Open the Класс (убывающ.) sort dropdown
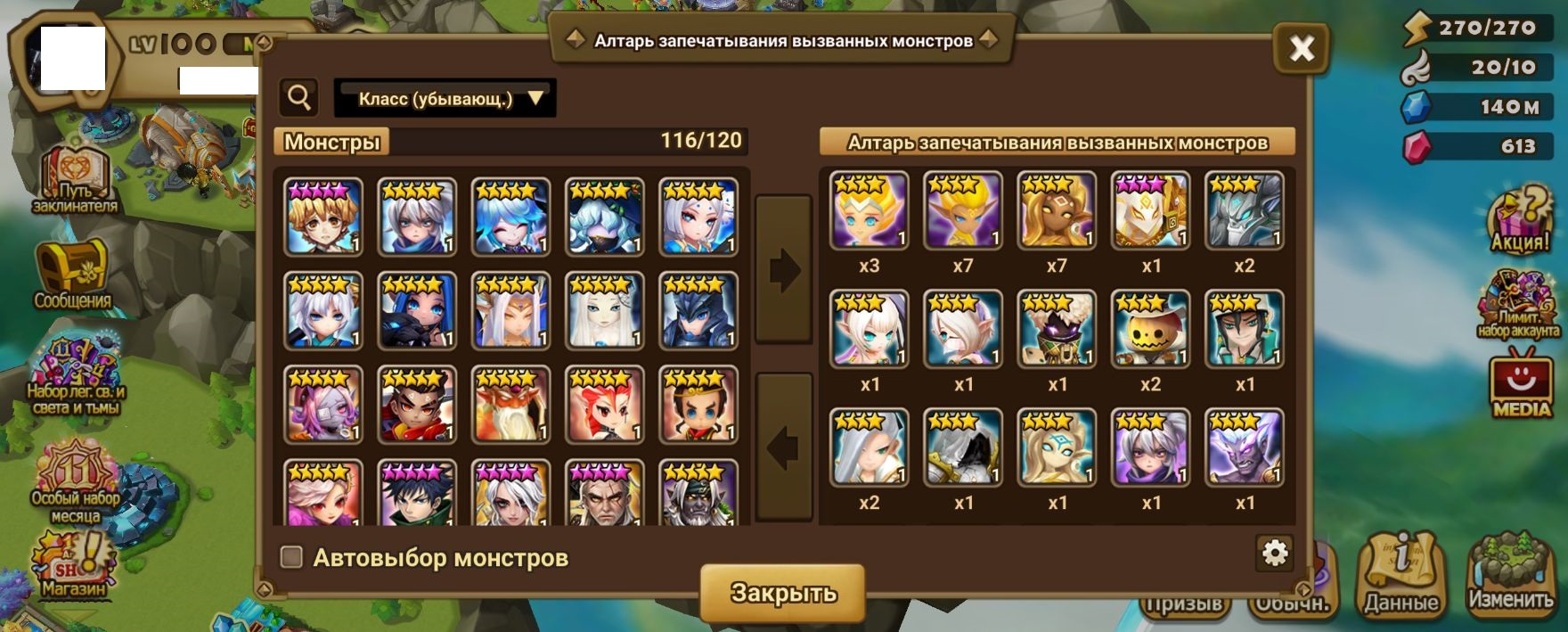Viewport: 1568px width, 632px height. tap(445, 98)
